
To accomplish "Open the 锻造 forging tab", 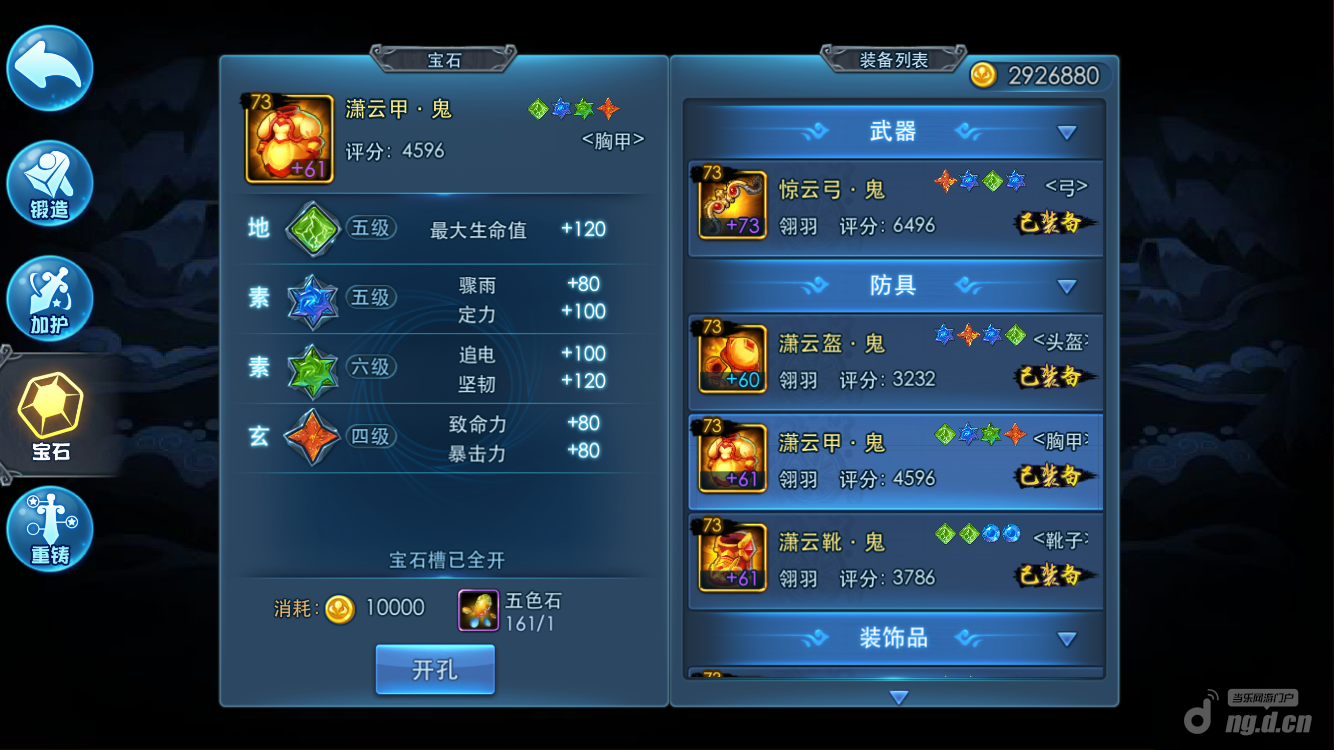I will click(50, 183).
